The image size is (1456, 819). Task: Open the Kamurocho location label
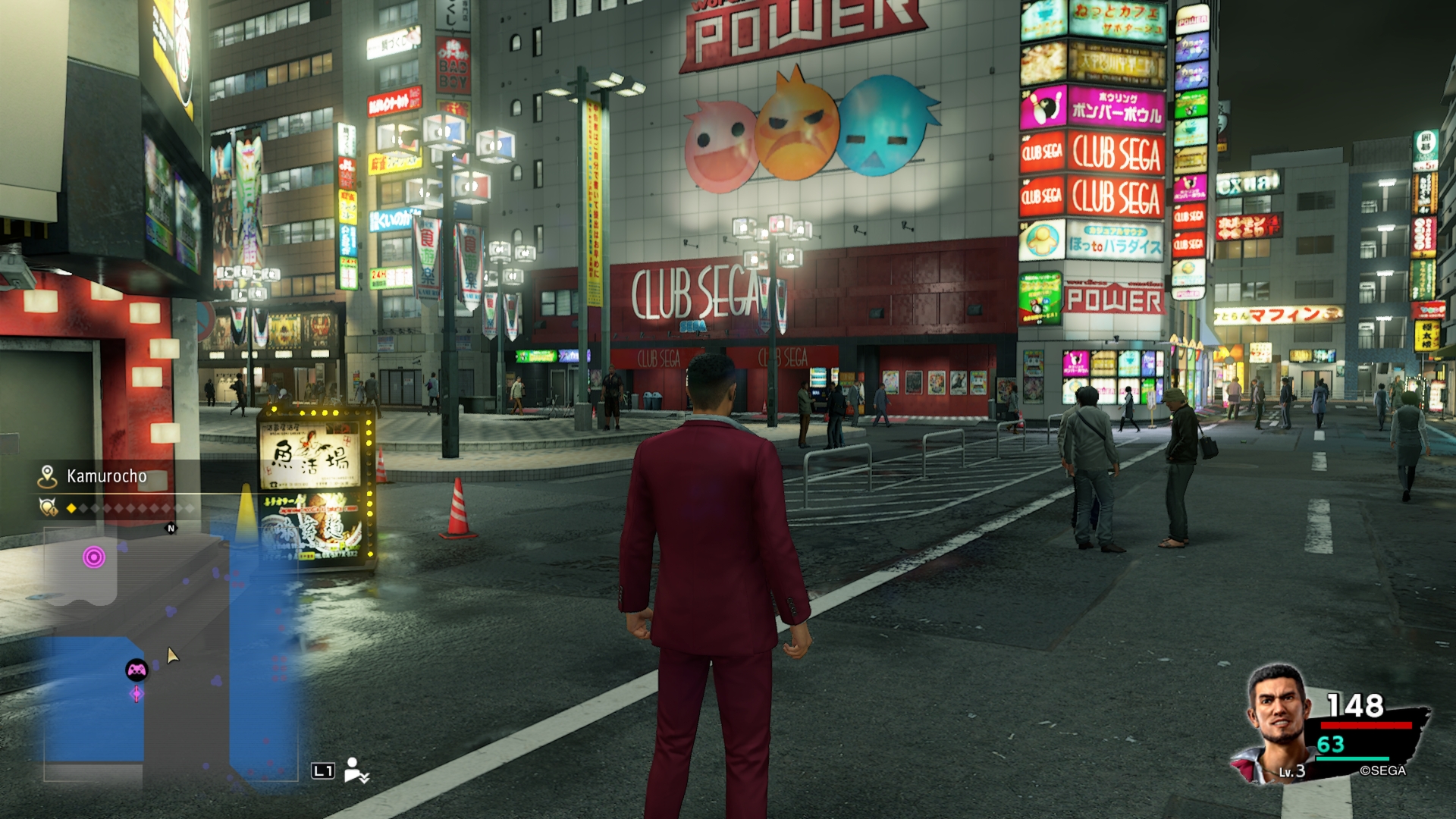tap(107, 476)
